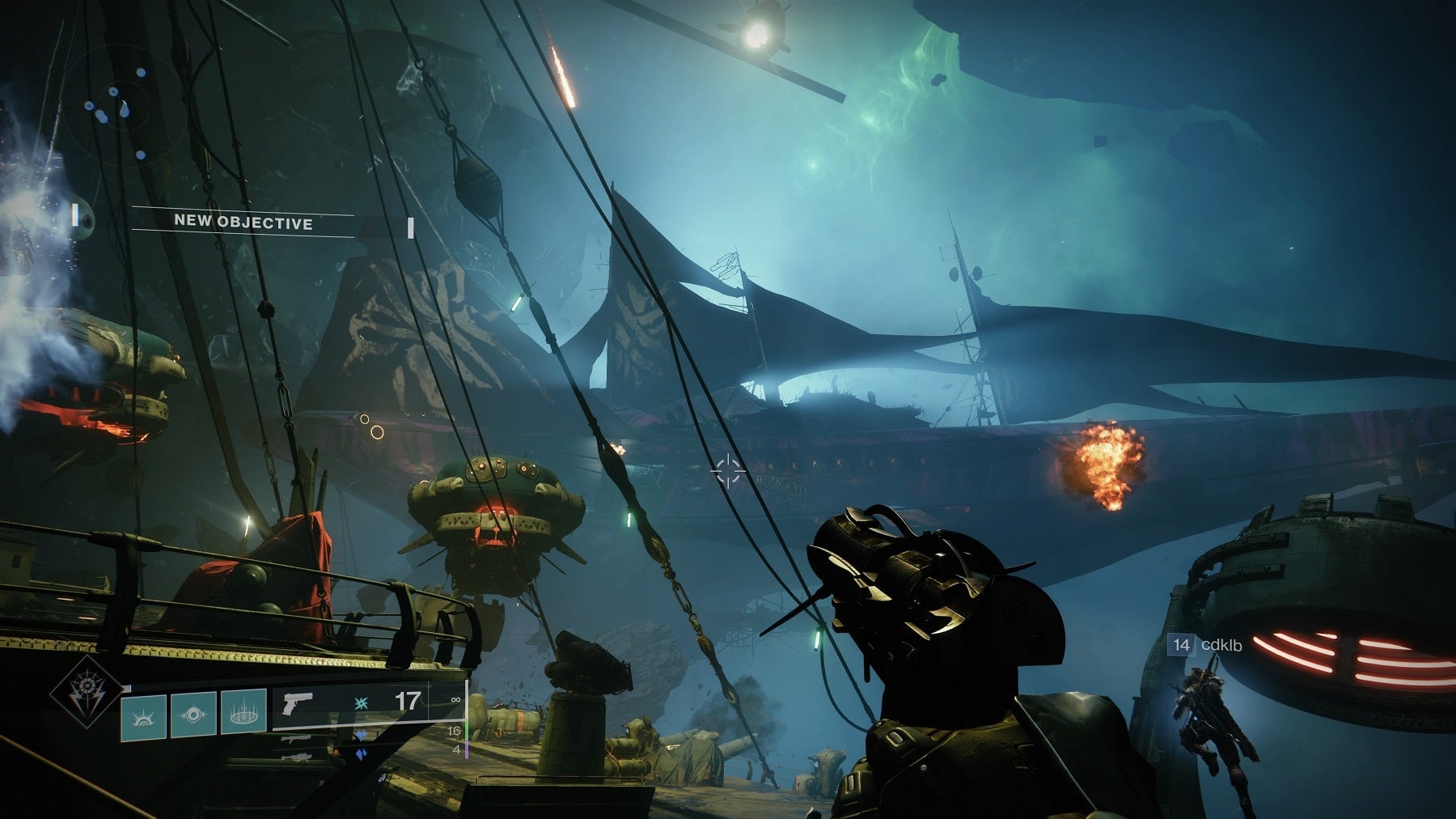Click the sunrise-shaped buff icon
Screen dimensions: 1456x819
[x=145, y=719]
